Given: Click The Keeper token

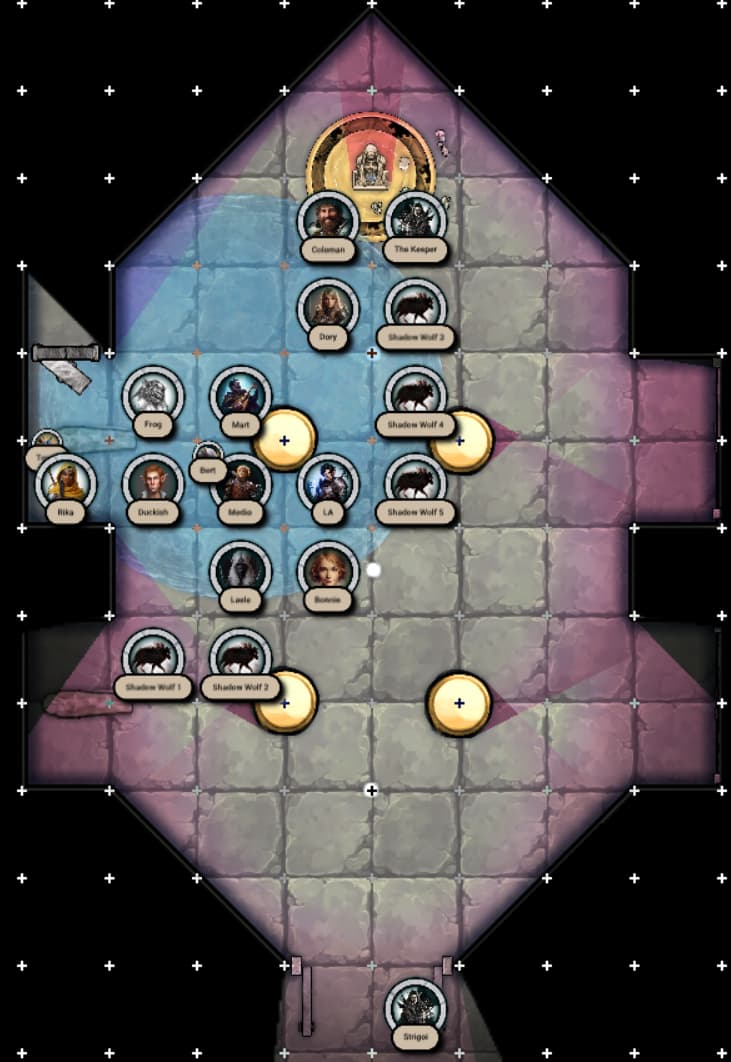Looking at the screenshot, I should 415,220.
